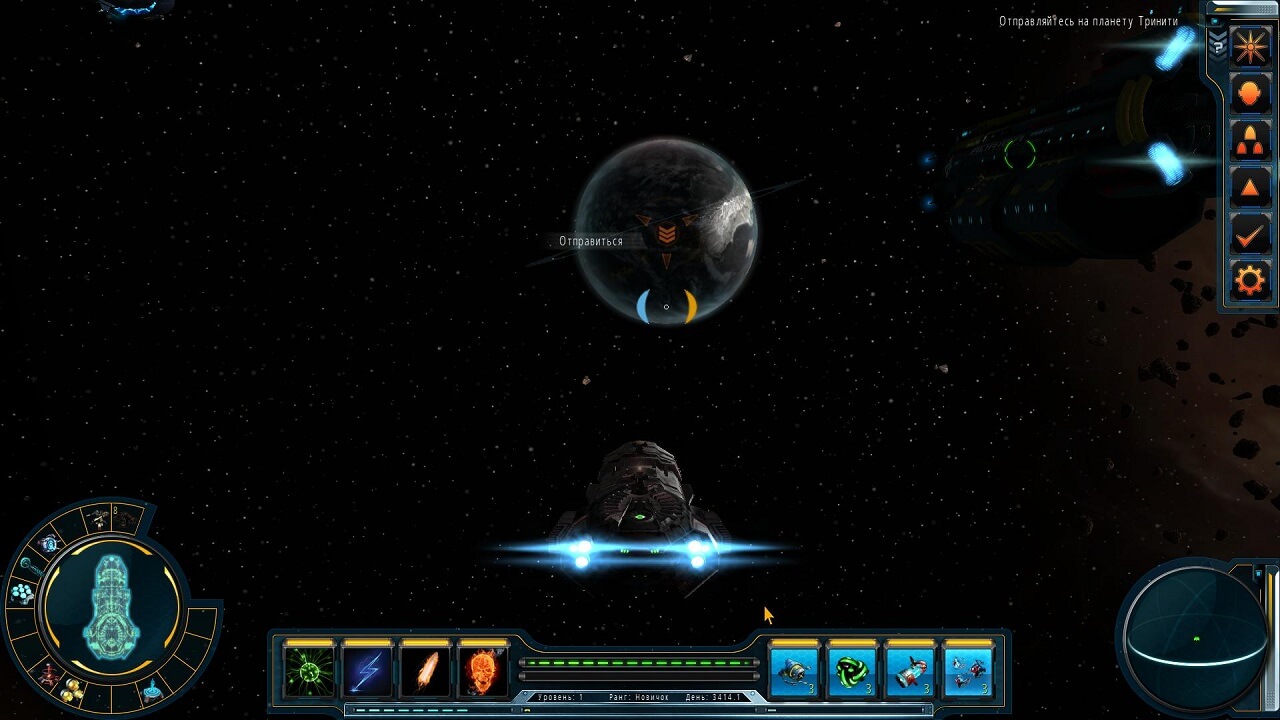1280x720 pixels.
Task: Select the ship schematic in the status ring
Action: click(110, 606)
